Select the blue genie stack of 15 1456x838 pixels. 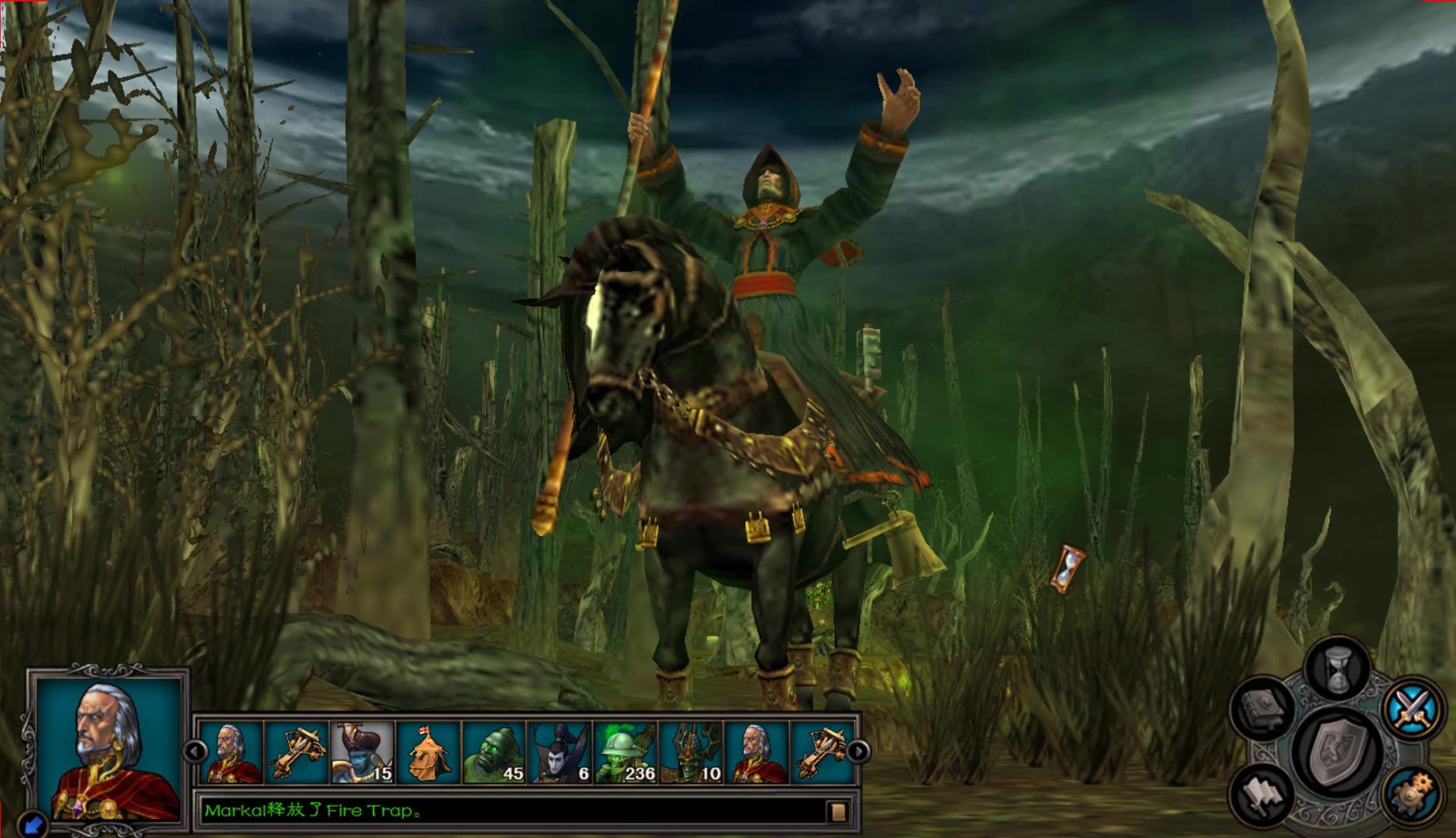[x=363, y=752]
